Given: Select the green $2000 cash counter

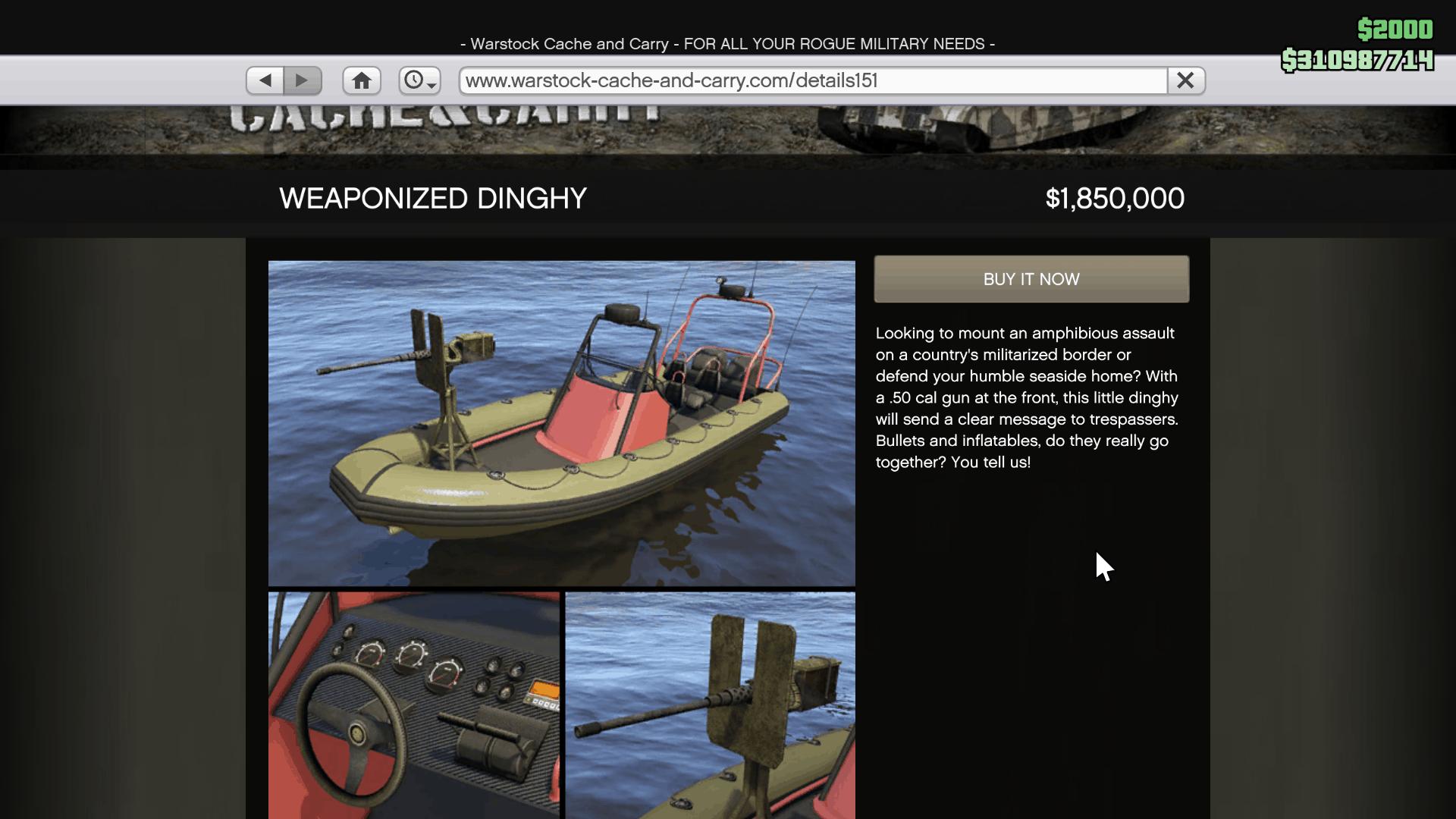Looking at the screenshot, I should click(x=1394, y=30).
